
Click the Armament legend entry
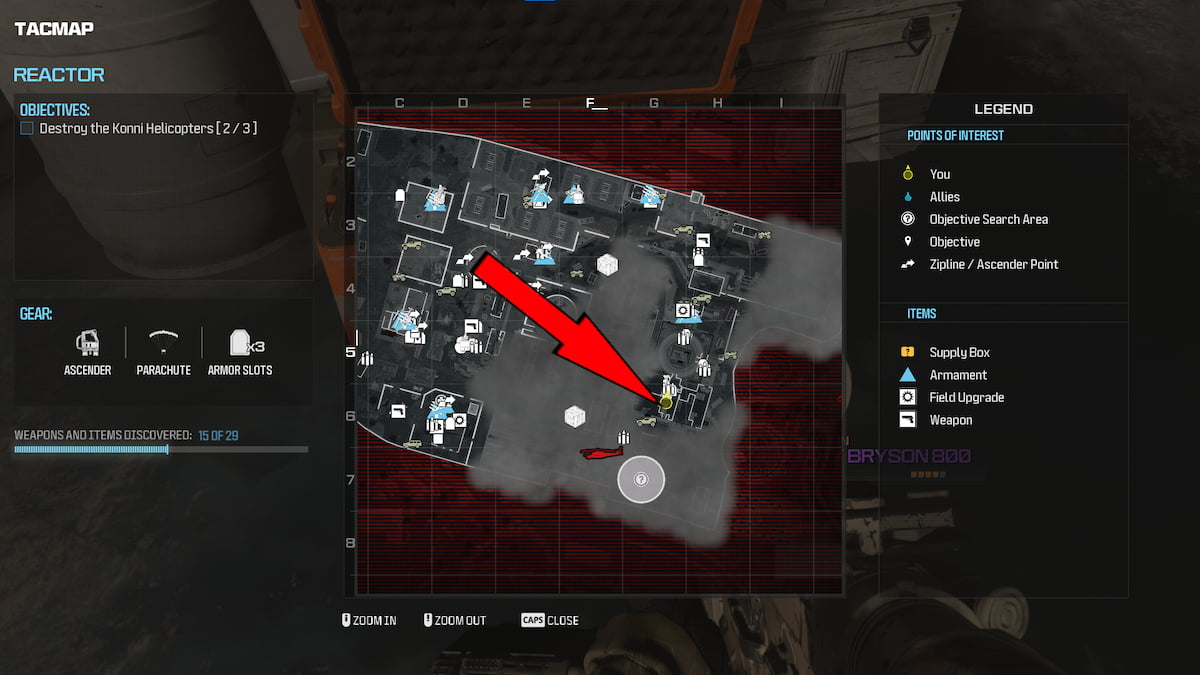coord(957,375)
